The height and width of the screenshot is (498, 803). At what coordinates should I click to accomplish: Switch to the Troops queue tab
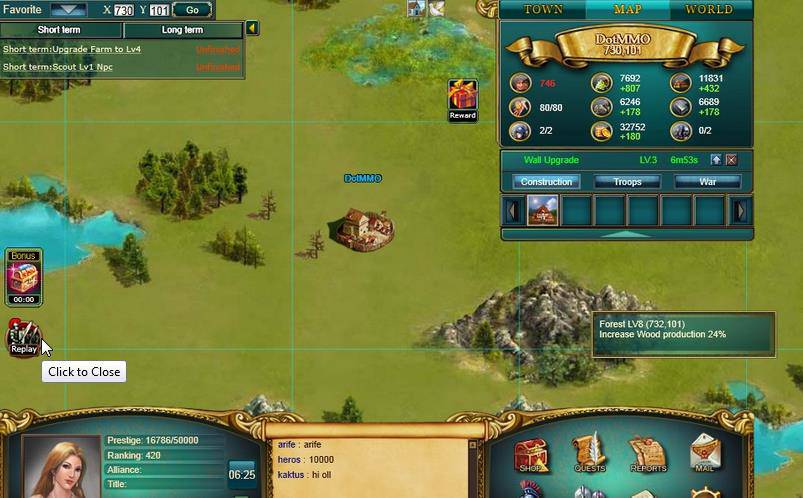click(x=626, y=182)
